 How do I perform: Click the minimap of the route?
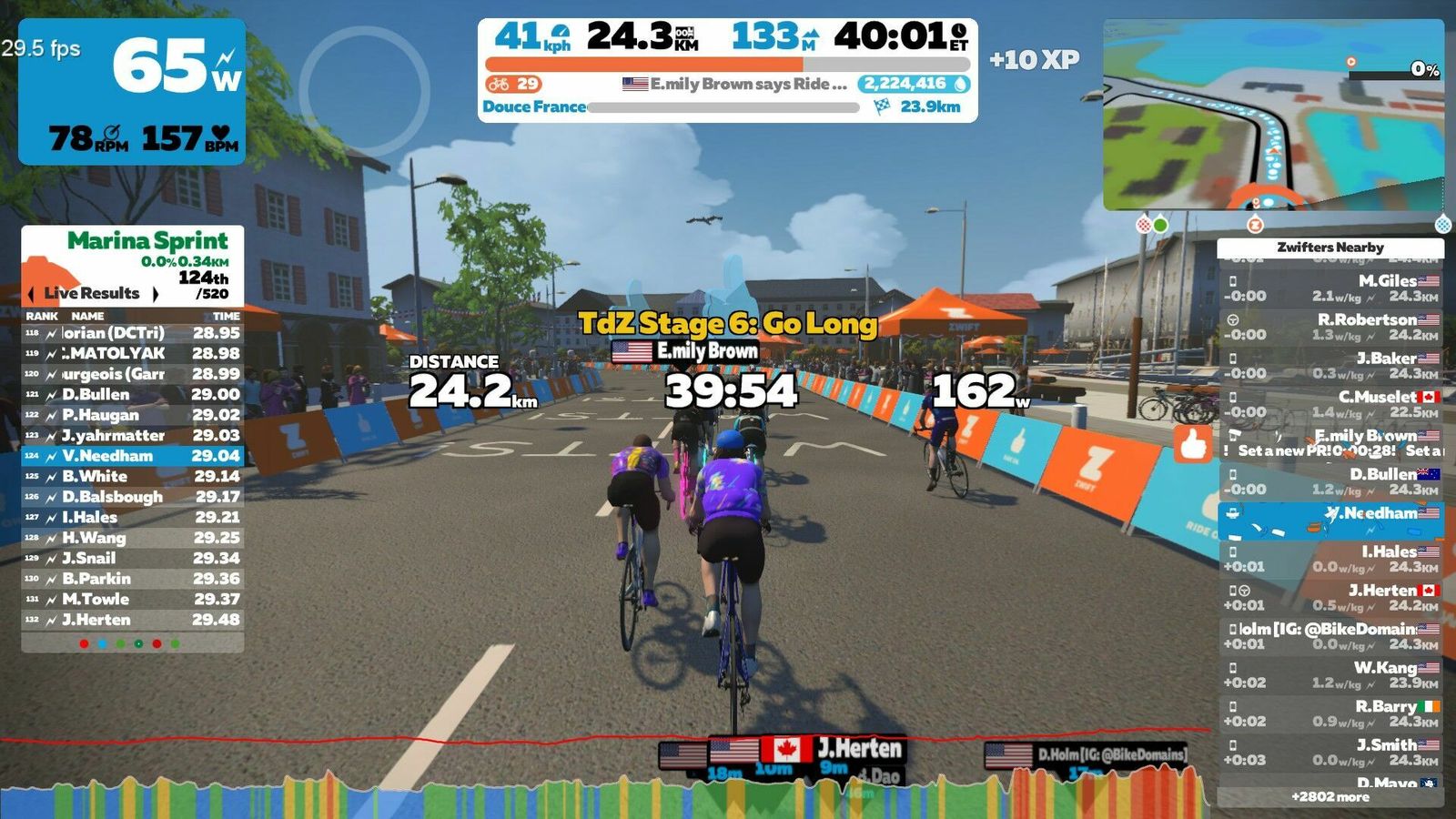click(1273, 115)
